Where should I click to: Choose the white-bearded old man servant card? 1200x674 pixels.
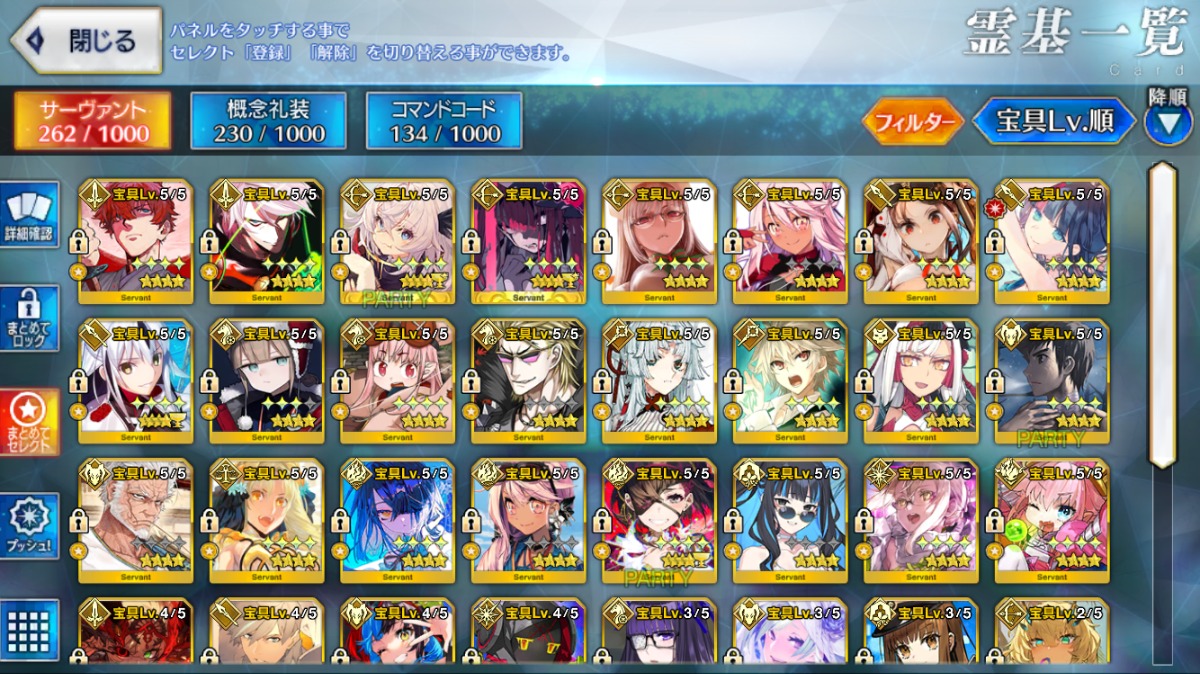(x=136, y=521)
